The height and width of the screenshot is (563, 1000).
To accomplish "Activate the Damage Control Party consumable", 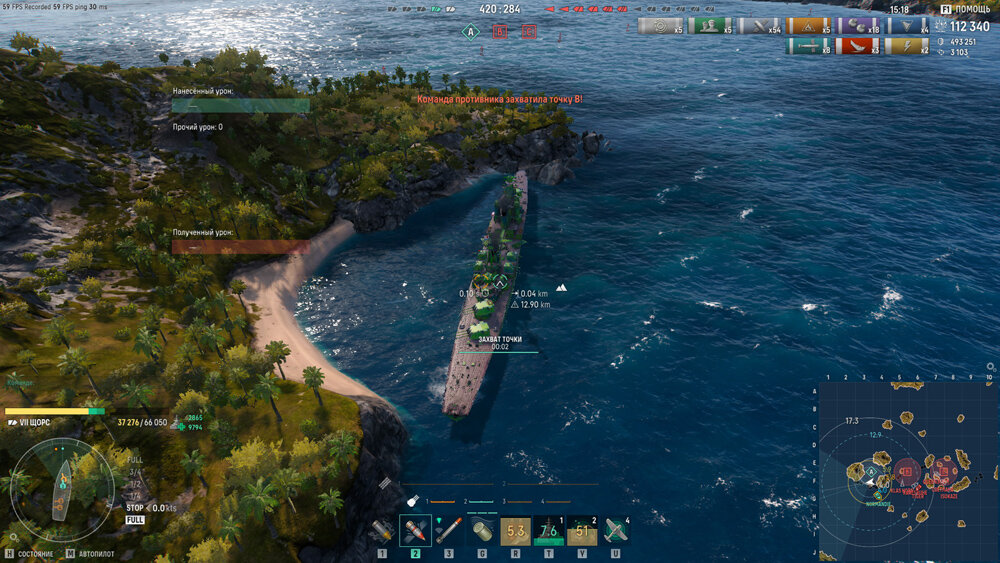I will pos(481,530).
